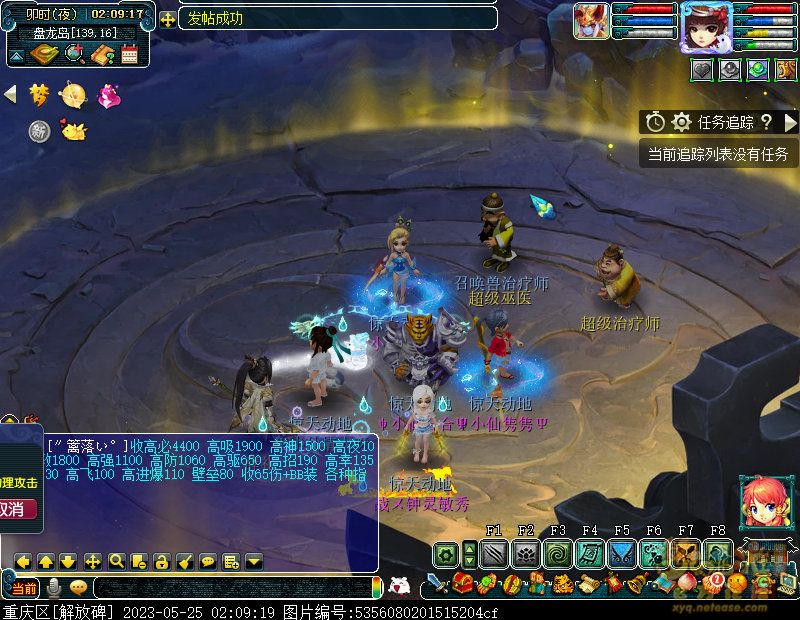The image size is (800, 620).
Task: Click the 取消 cancel button
Action: click(x=18, y=509)
